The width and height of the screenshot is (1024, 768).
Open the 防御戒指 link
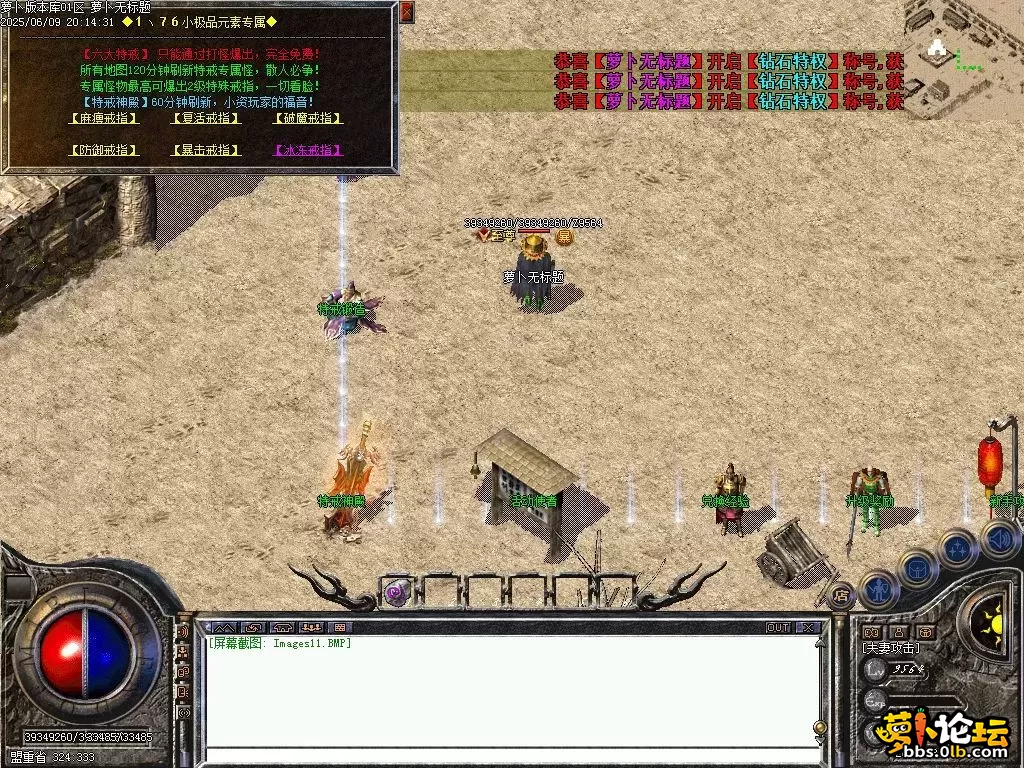103,150
